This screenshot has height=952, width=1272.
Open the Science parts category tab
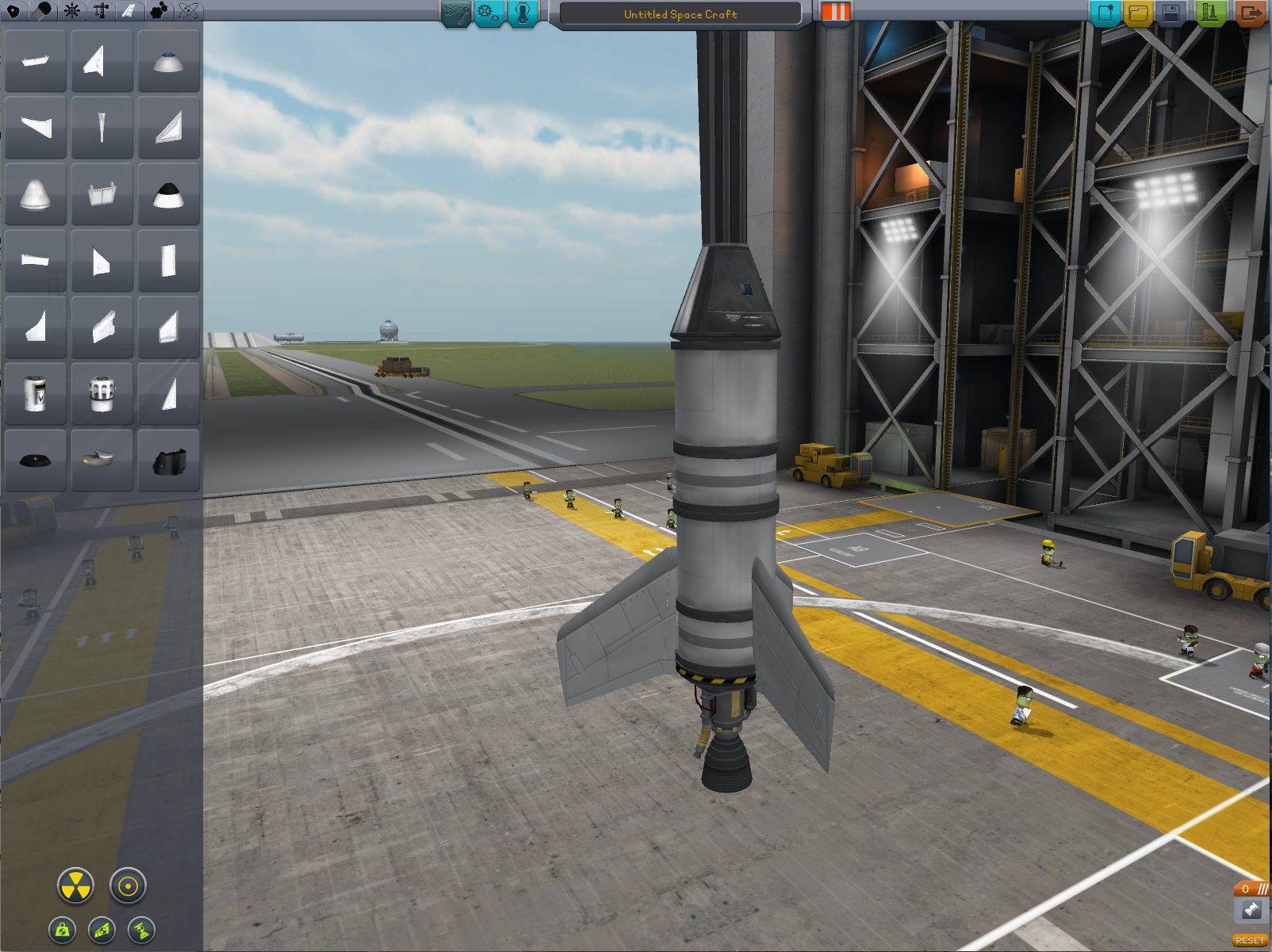coord(189,10)
